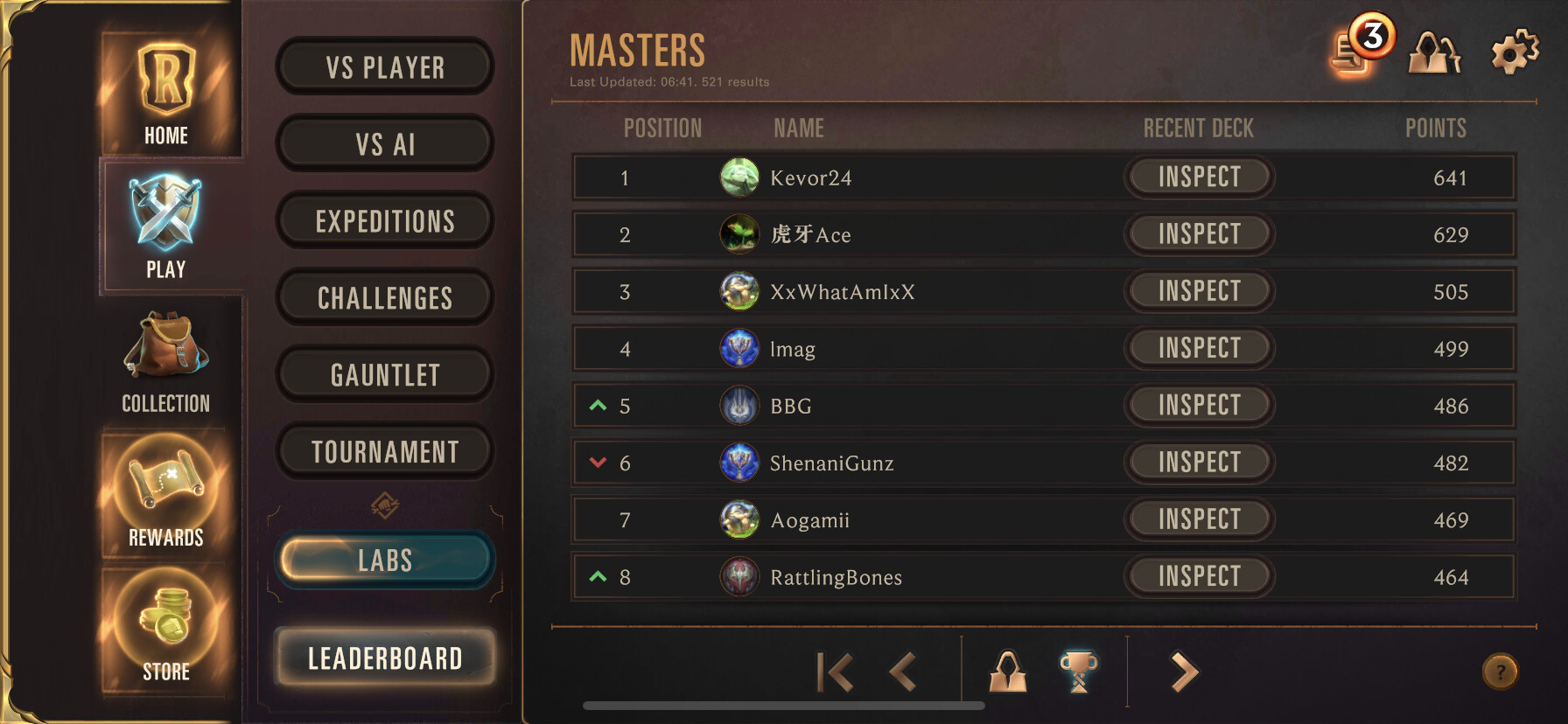Image resolution: width=1568 pixels, height=724 pixels.
Task: Open the Rewards map section
Action: [166, 494]
